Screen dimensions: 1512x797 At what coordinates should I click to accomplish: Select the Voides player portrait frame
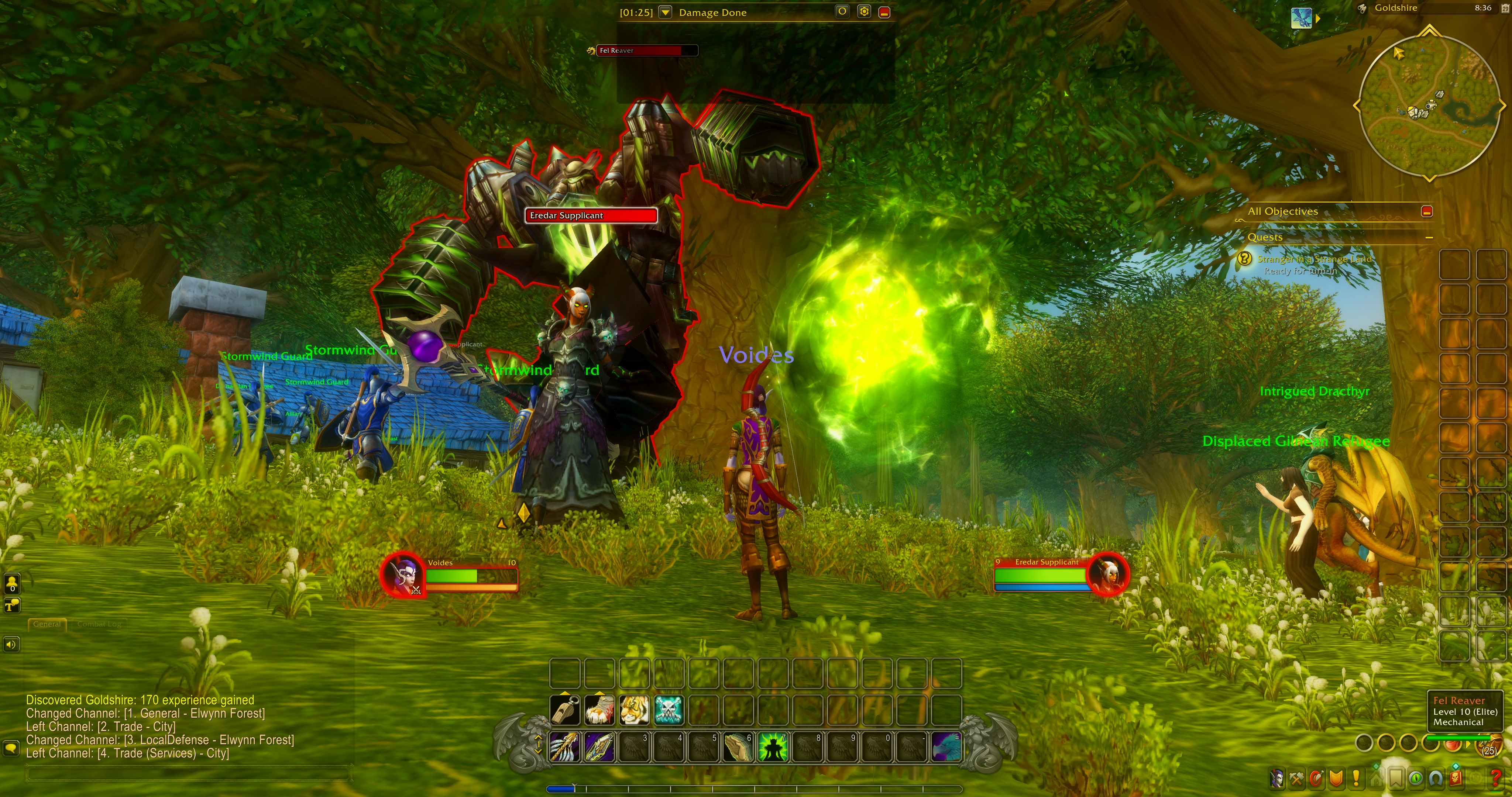pyautogui.click(x=403, y=574)
